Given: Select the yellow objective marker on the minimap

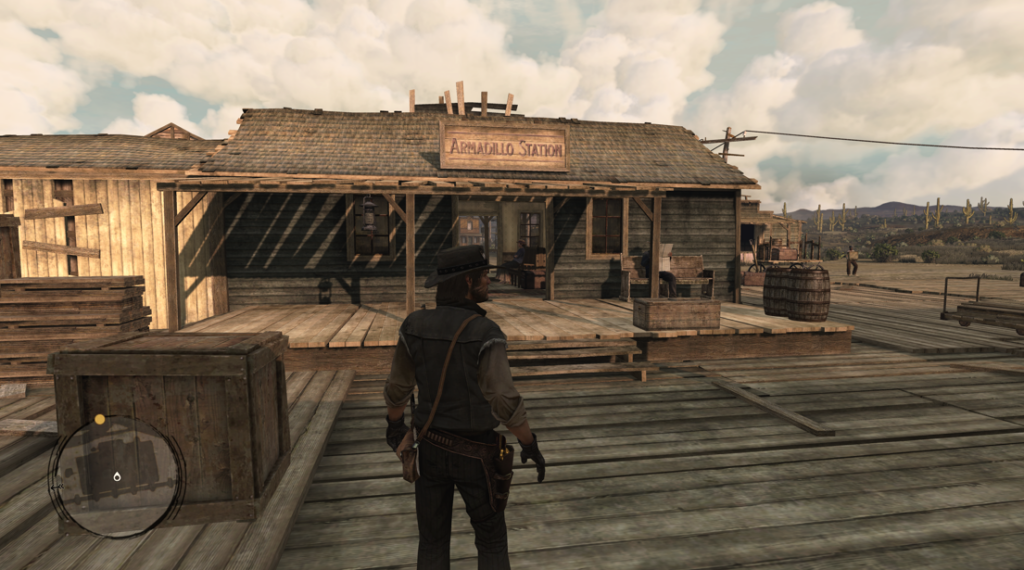Looking at the screenshot, I should click(x=99, y=419).
